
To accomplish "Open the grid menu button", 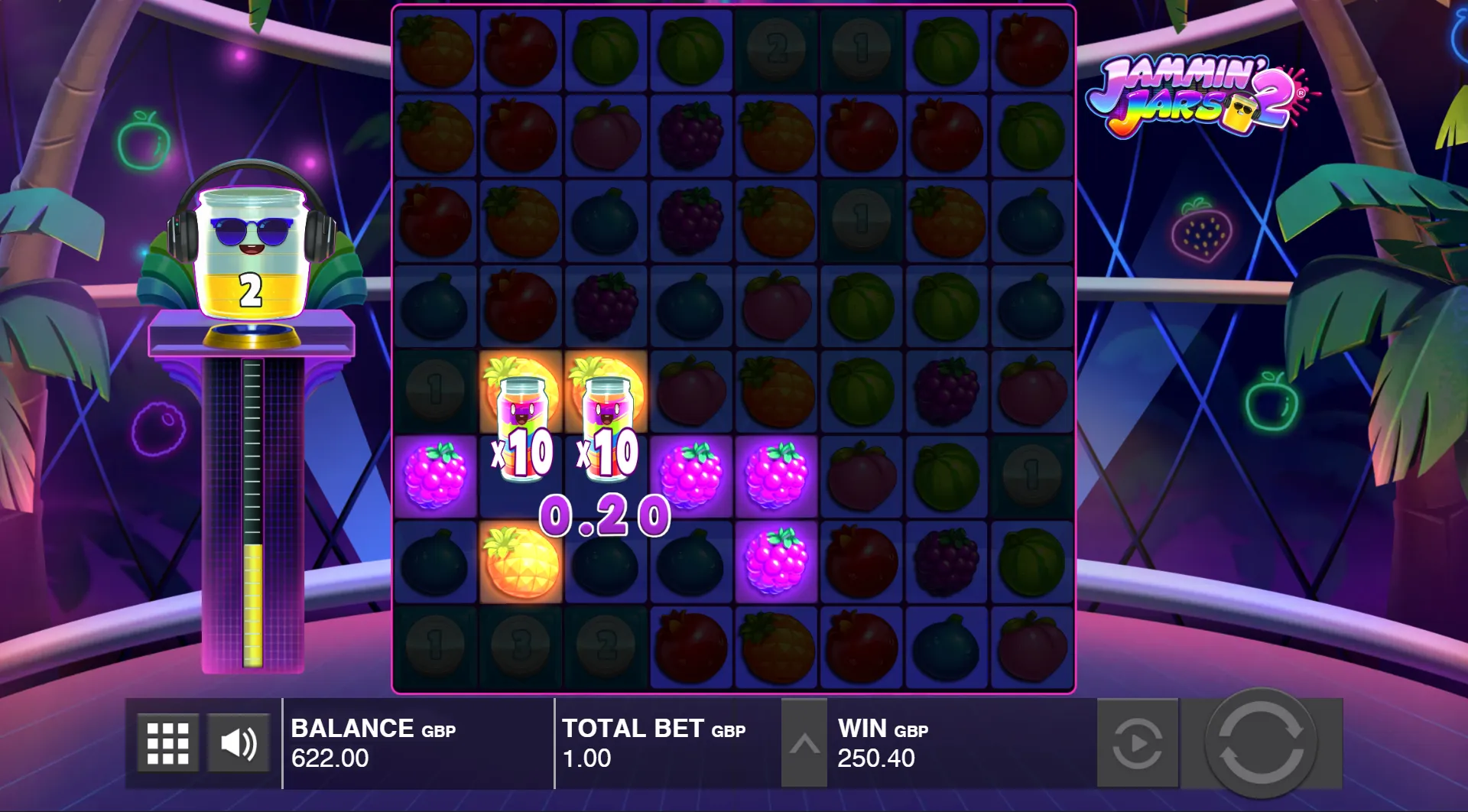I will (167, 743).
